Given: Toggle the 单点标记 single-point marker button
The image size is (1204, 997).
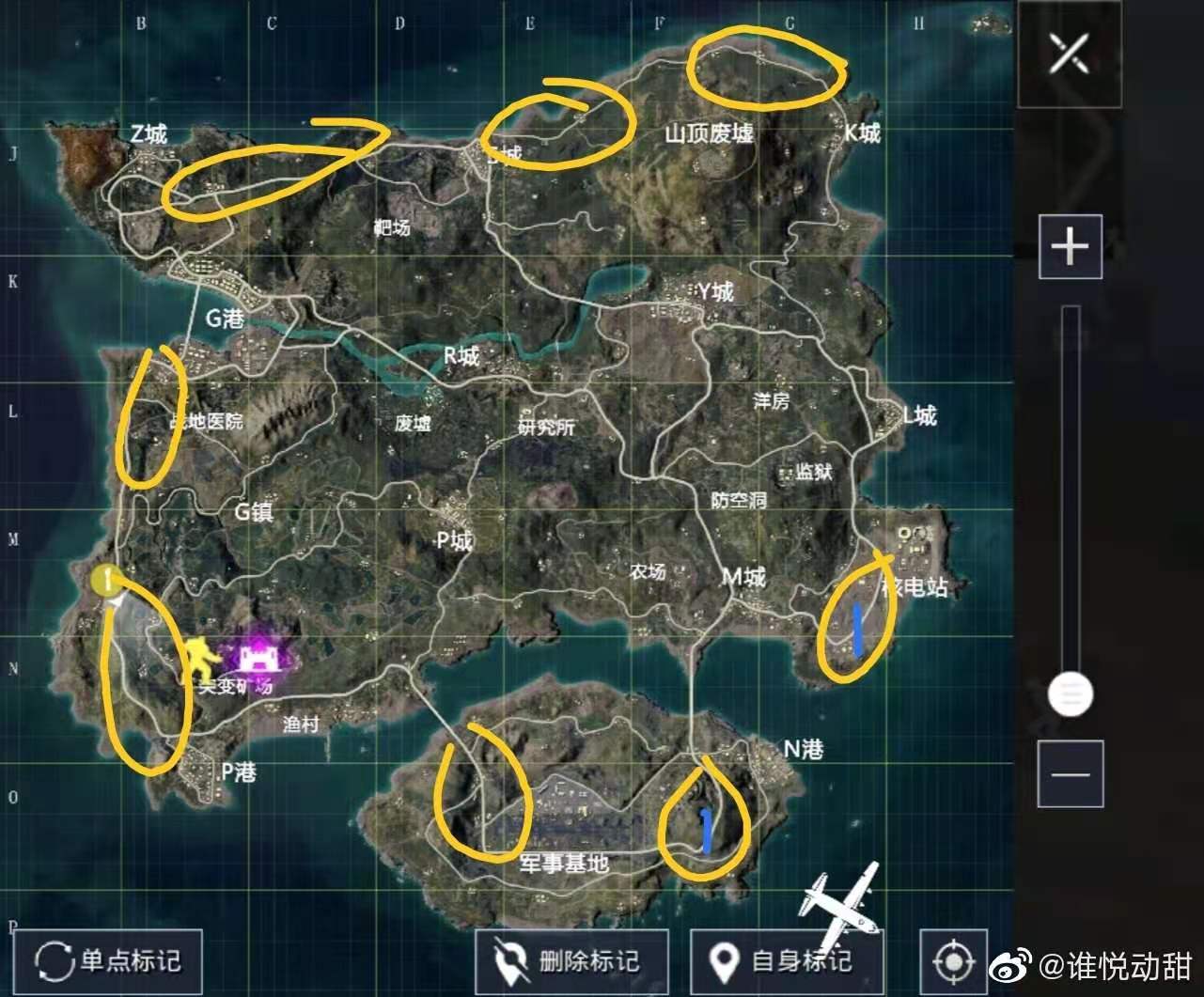Looking at the screenshot, I should (108, 960).
